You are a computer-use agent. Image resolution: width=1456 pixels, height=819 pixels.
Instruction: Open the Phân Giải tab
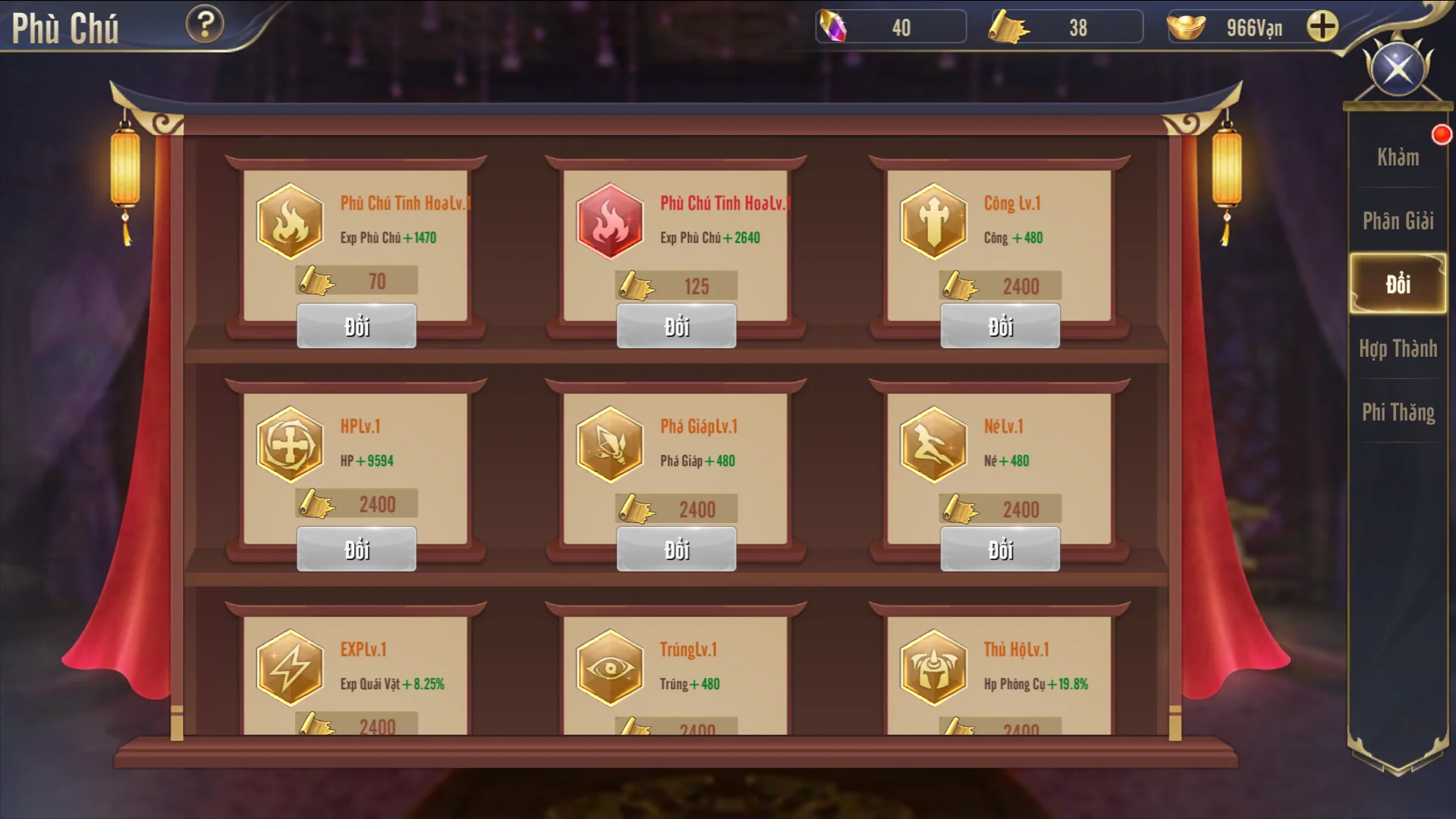tap(1398, 221)
